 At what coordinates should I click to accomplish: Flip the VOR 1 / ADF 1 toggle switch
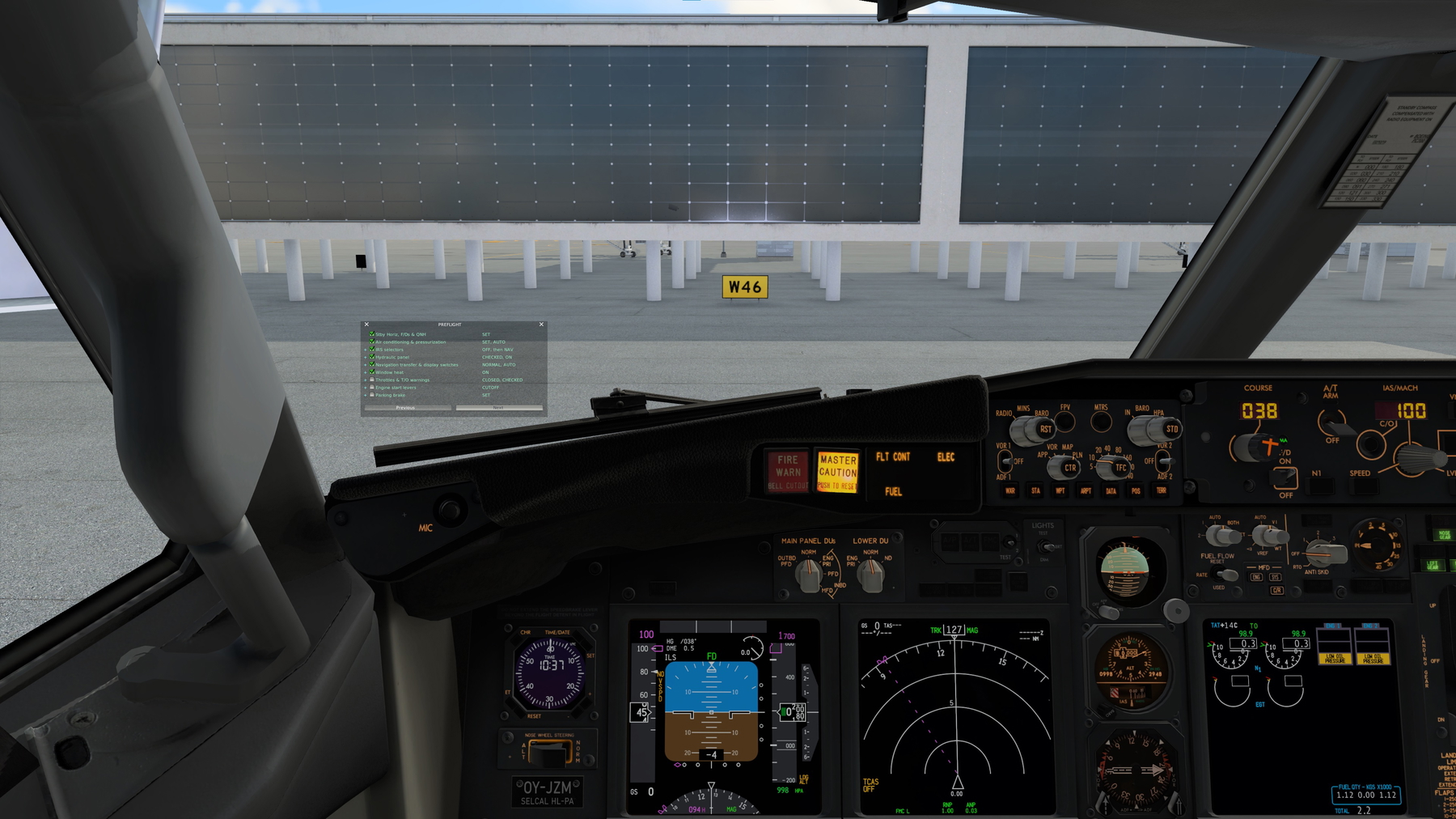(1005, 460)
